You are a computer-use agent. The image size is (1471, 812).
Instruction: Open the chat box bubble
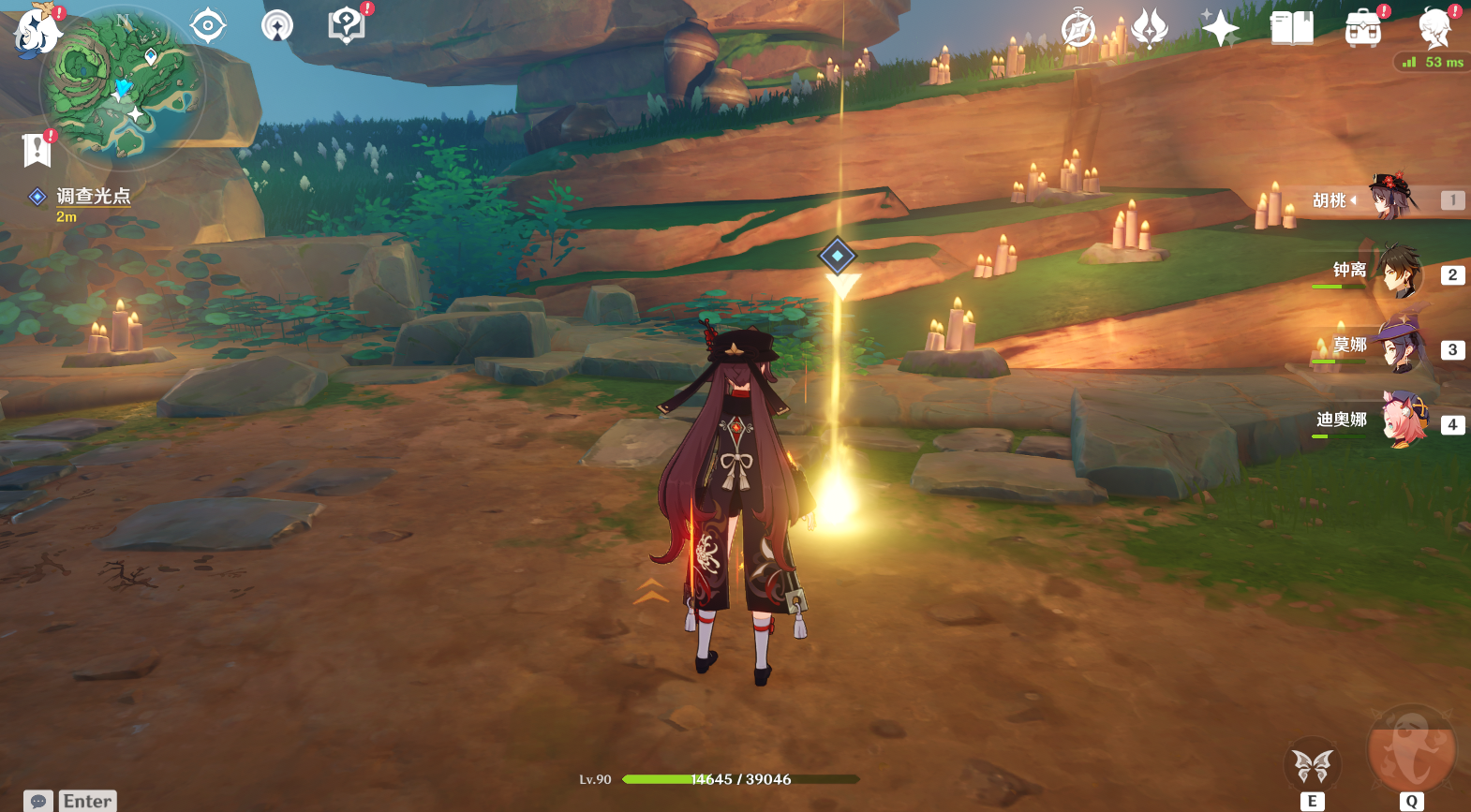[x=38, y=801]
